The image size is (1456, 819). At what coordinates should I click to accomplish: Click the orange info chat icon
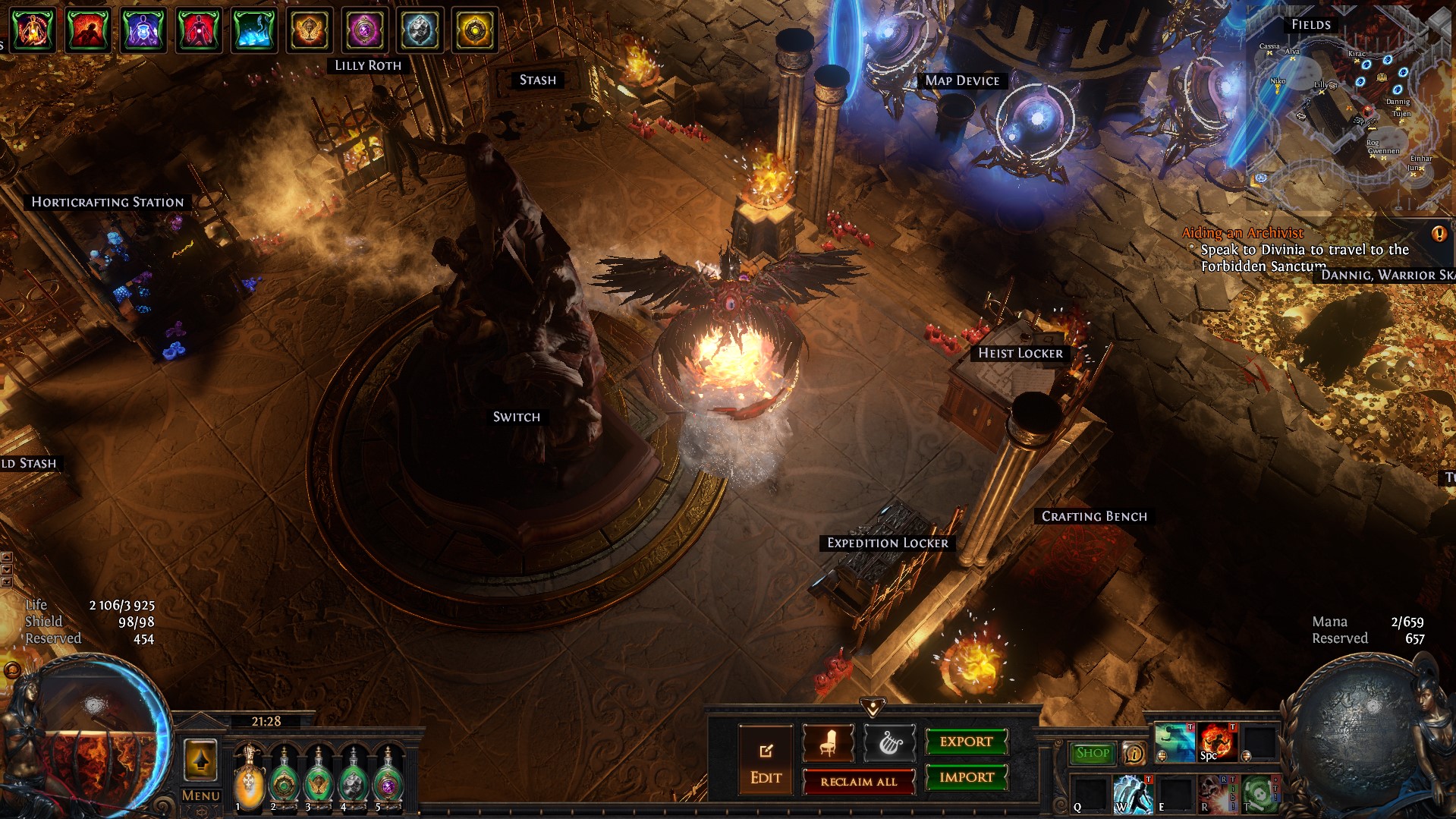pyautogui.click(x=1134, y=753)
